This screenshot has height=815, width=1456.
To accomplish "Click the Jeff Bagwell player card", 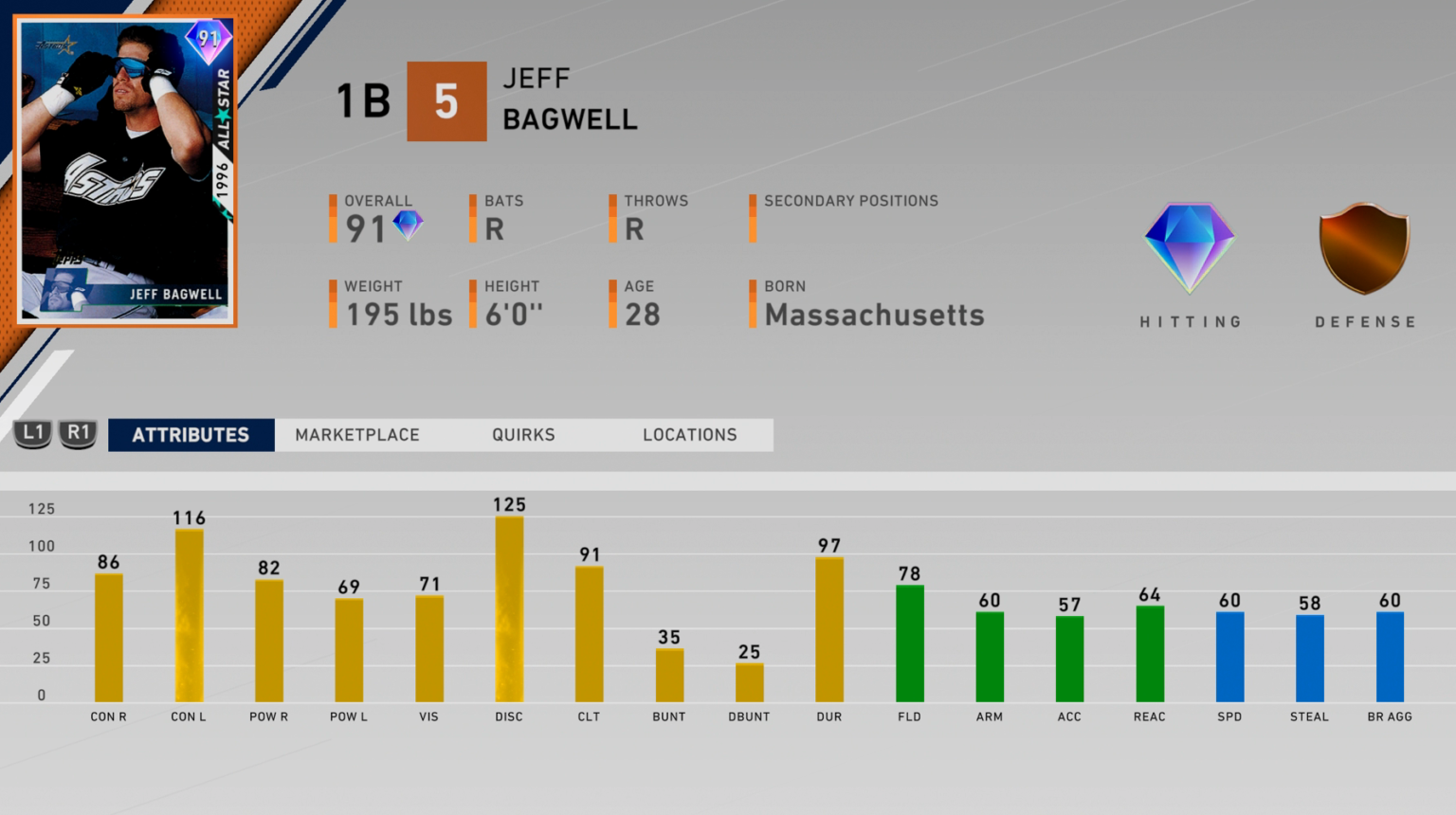I will 126,171.
